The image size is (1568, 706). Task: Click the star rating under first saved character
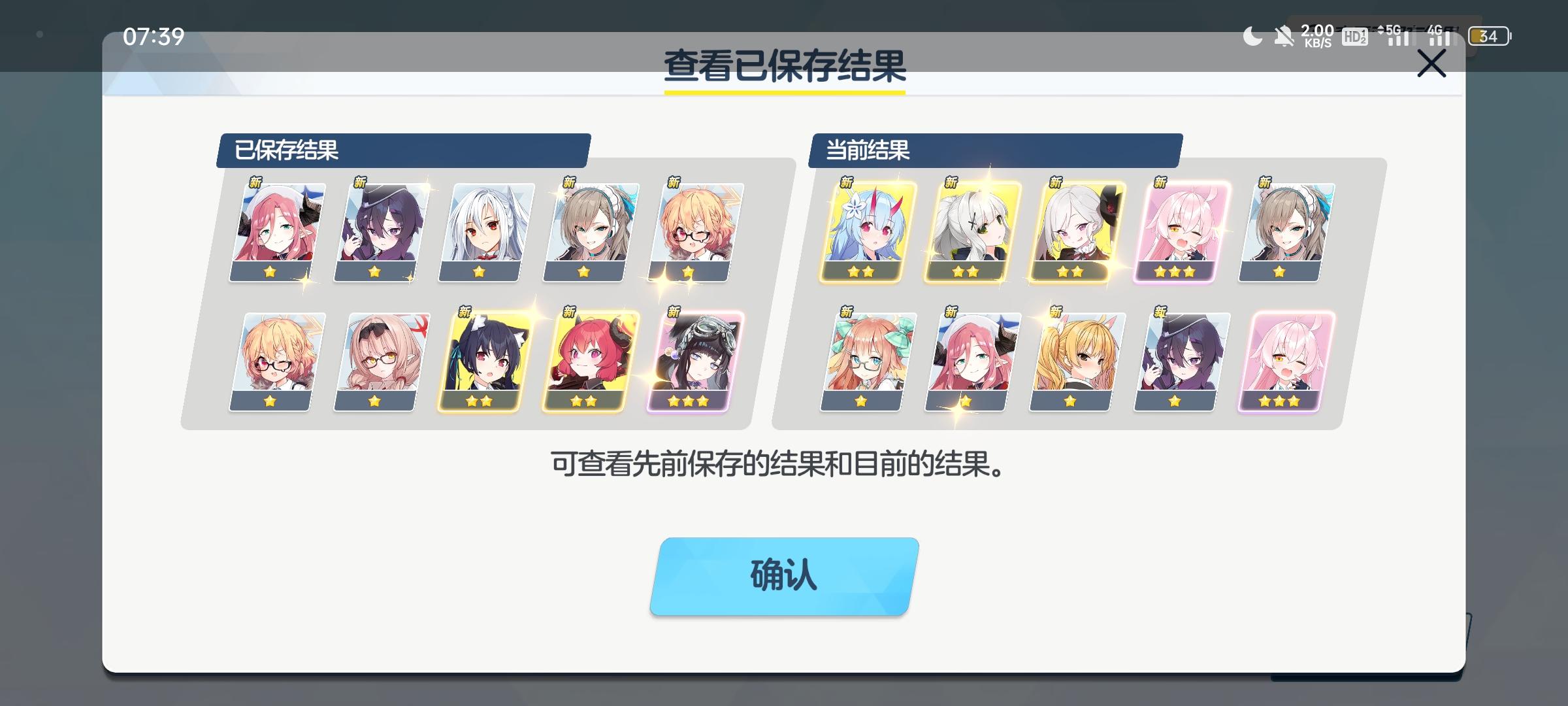coord(269,273)
